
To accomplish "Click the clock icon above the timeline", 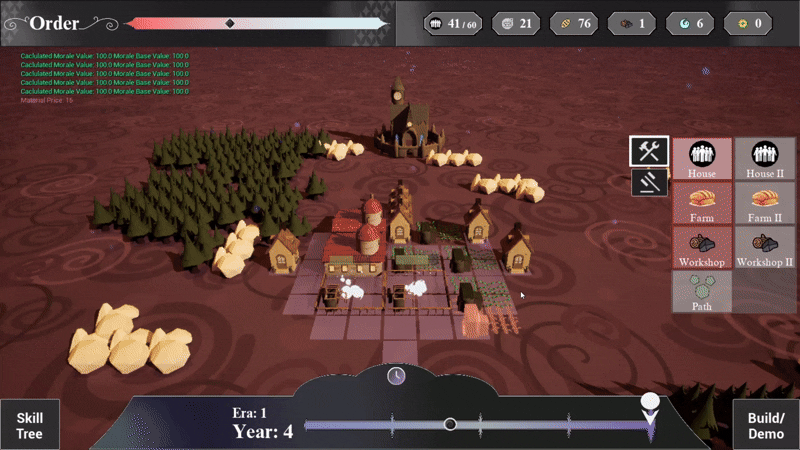I will [397, 375].
